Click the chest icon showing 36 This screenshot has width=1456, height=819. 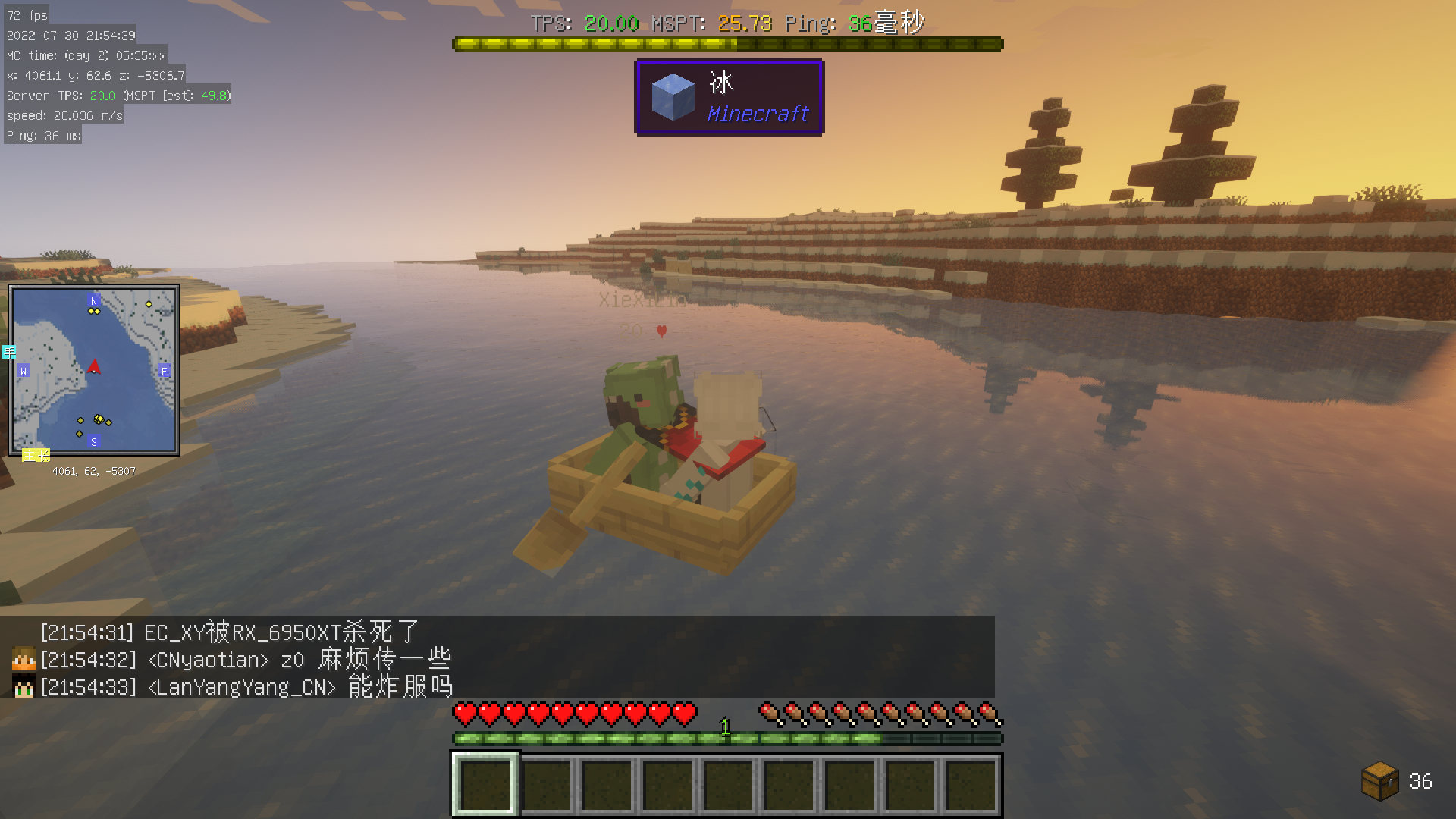tap(1379, 781)
